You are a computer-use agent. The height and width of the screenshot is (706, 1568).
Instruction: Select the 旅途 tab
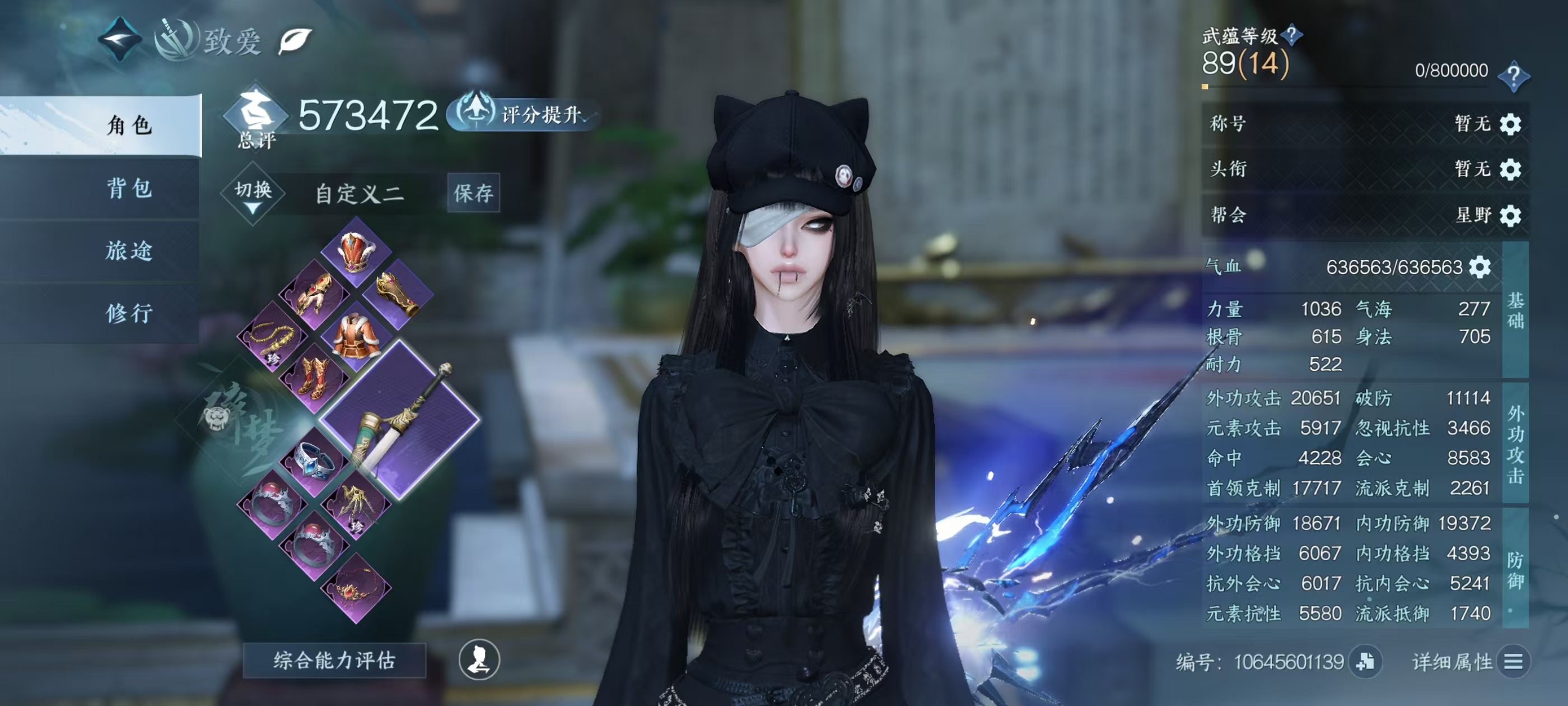128,250
